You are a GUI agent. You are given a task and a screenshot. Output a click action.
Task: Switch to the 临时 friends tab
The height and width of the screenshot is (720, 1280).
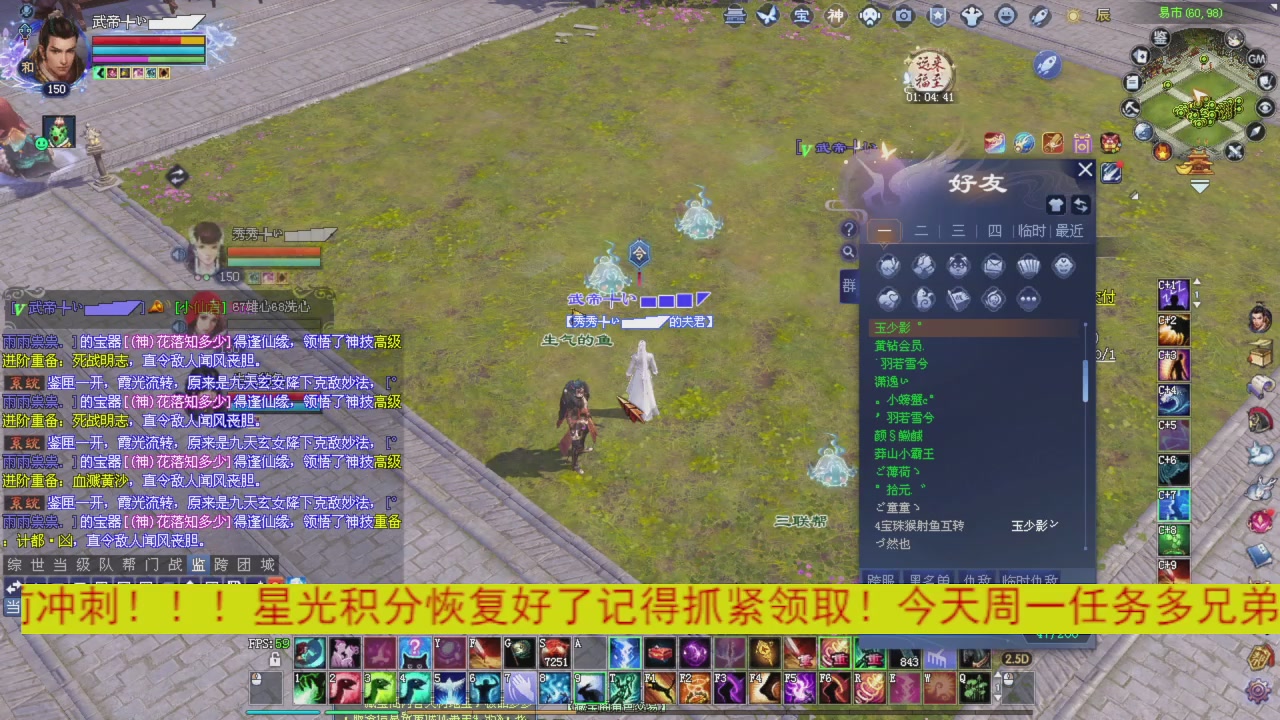[x=1031, y=231]
